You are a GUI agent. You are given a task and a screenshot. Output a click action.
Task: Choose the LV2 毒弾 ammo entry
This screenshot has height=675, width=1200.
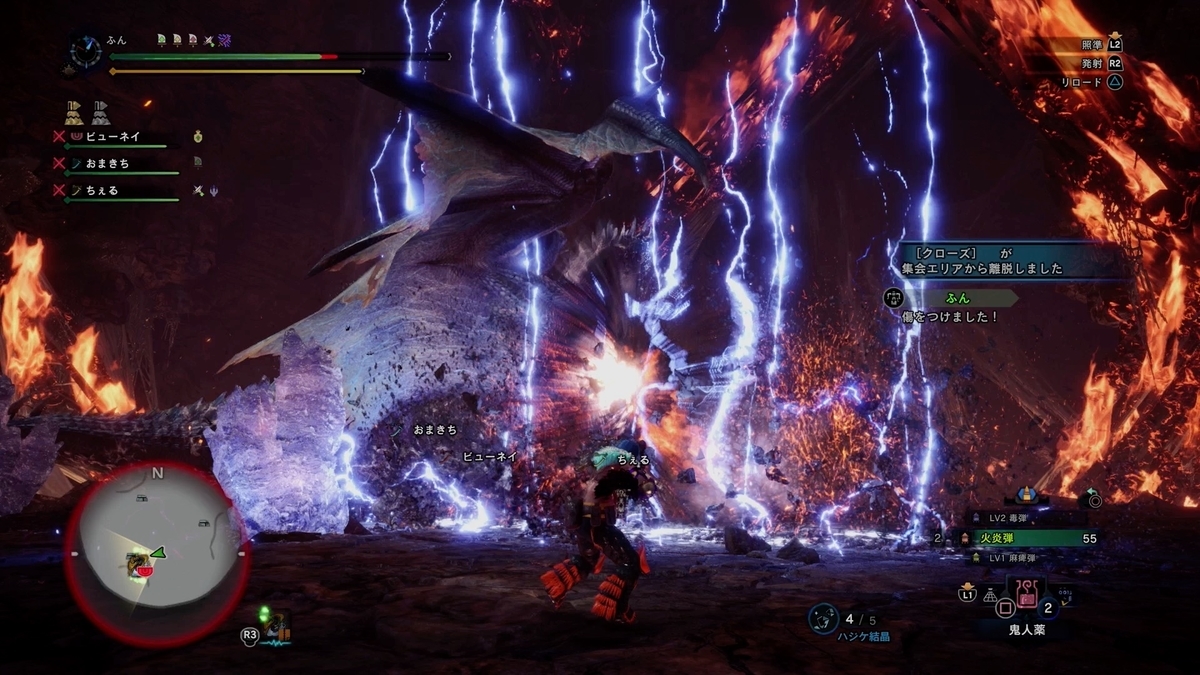1020,518
